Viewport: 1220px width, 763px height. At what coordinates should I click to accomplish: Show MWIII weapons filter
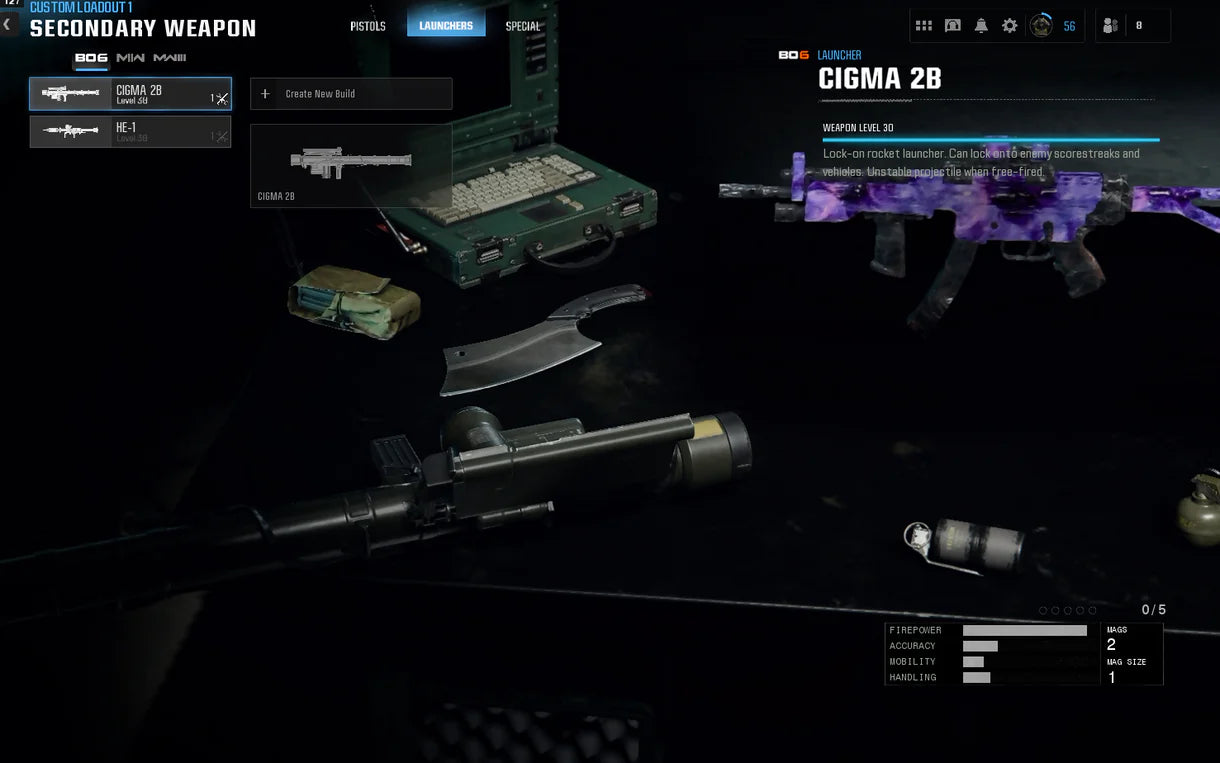coord(169,58)
